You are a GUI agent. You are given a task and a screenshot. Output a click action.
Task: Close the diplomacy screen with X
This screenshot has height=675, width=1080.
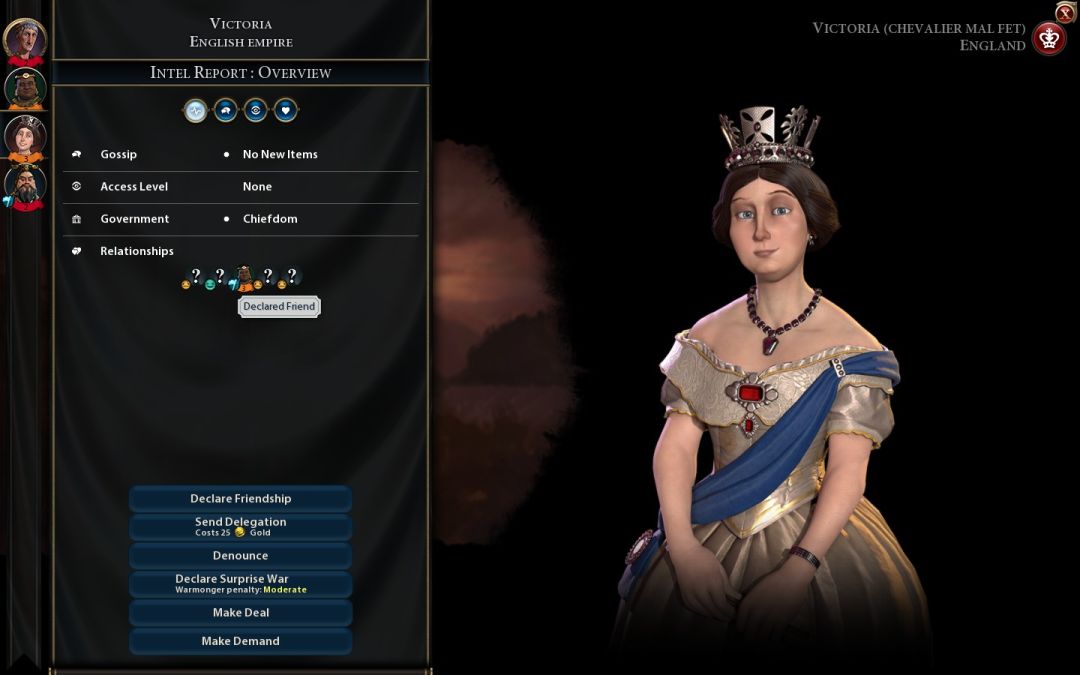click(1065, 13)
